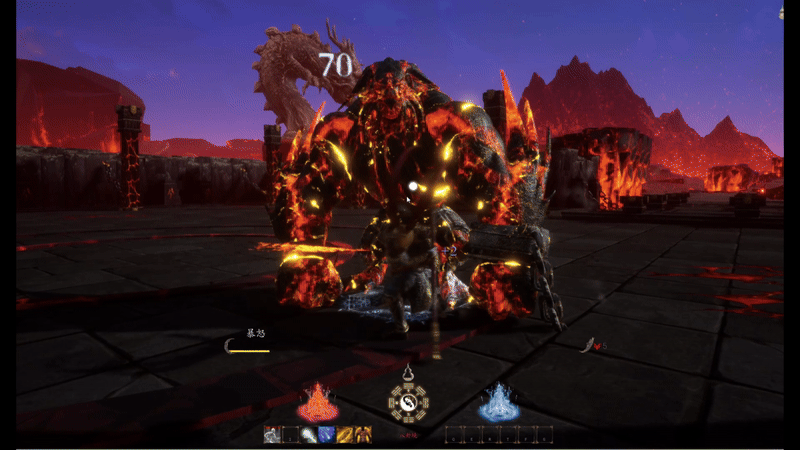Select the grey warrior portrait skill slot
The width and height of the screenshot is (800, 450).
point(272,434)
